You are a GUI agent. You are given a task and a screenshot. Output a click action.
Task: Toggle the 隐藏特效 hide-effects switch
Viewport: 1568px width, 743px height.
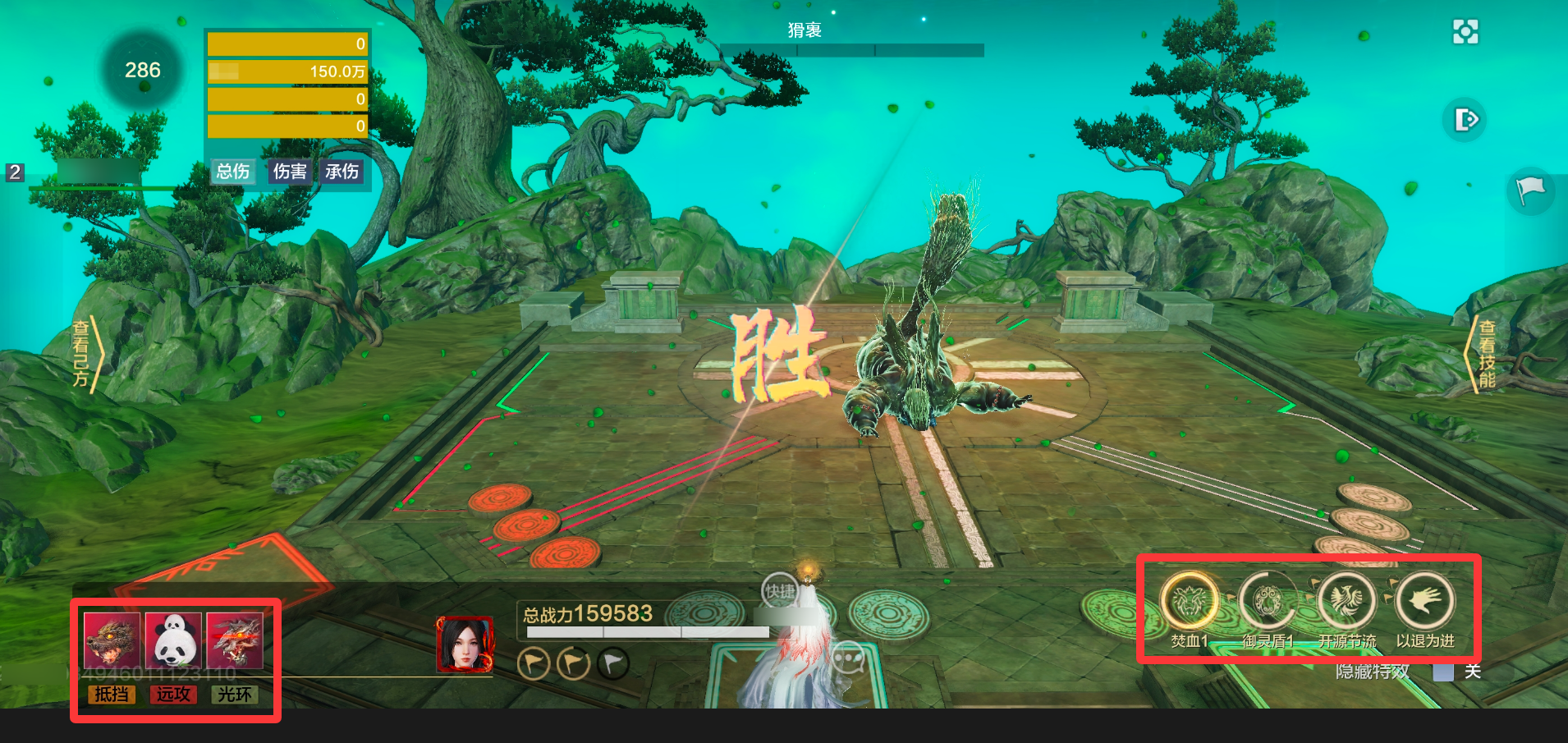tap(1443, 672)
